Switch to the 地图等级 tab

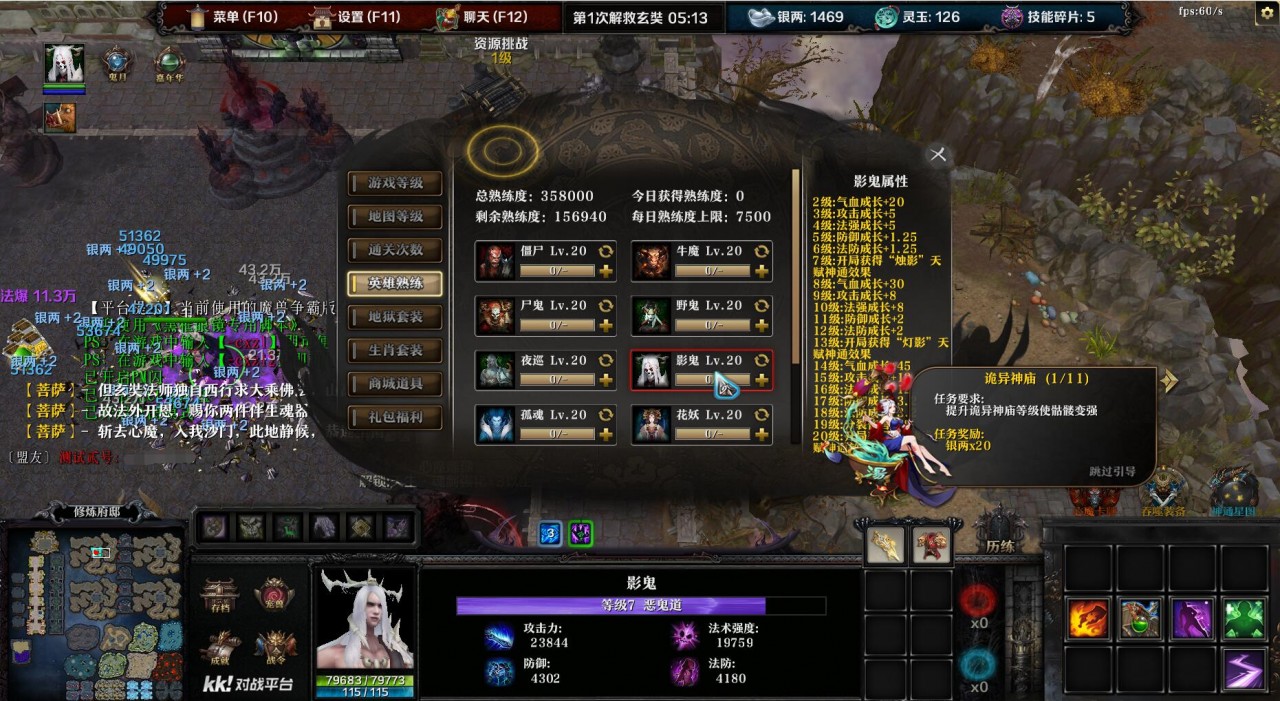click(x=395, y=216)
